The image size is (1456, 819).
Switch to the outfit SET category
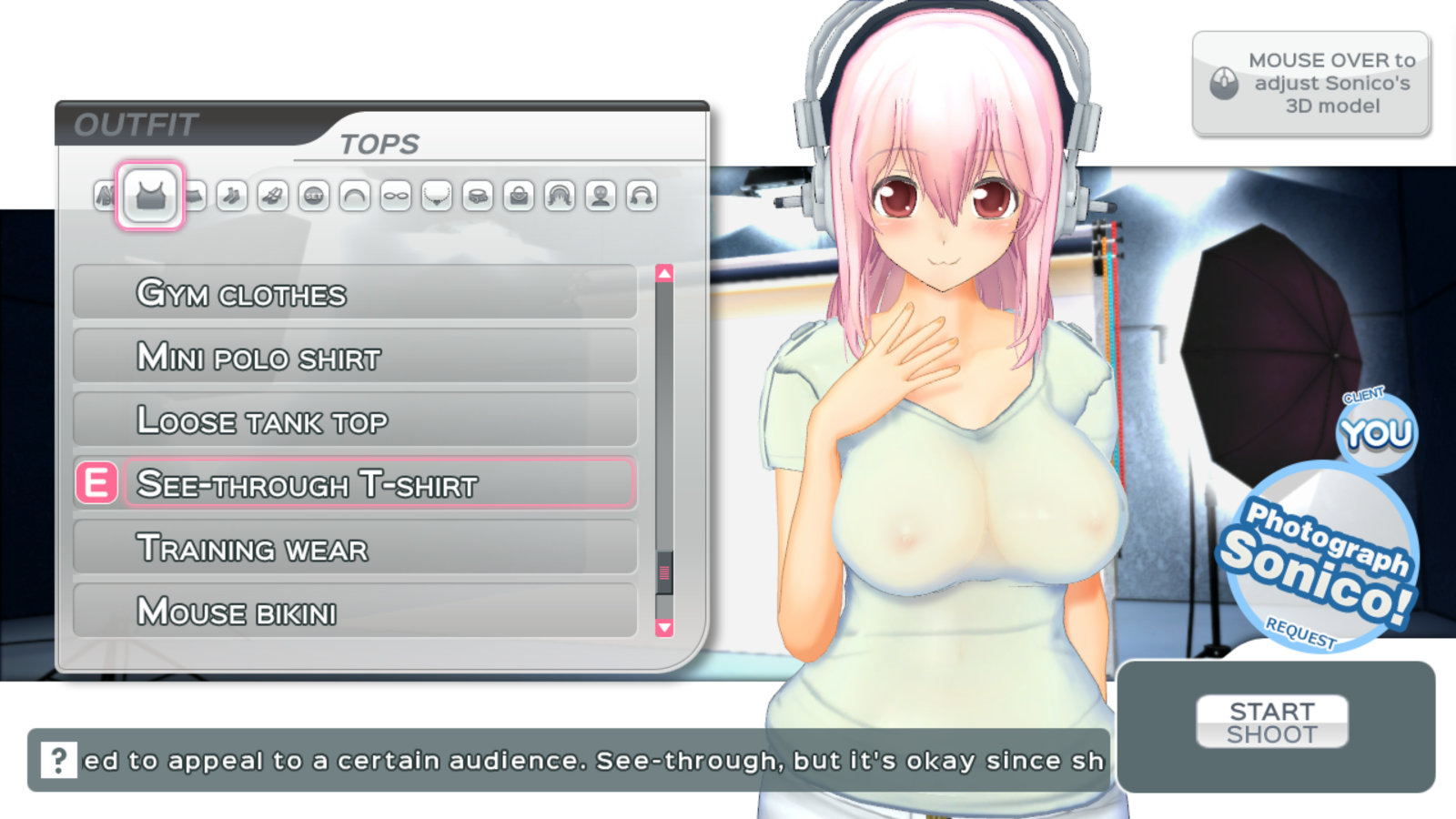coord(314,196)
